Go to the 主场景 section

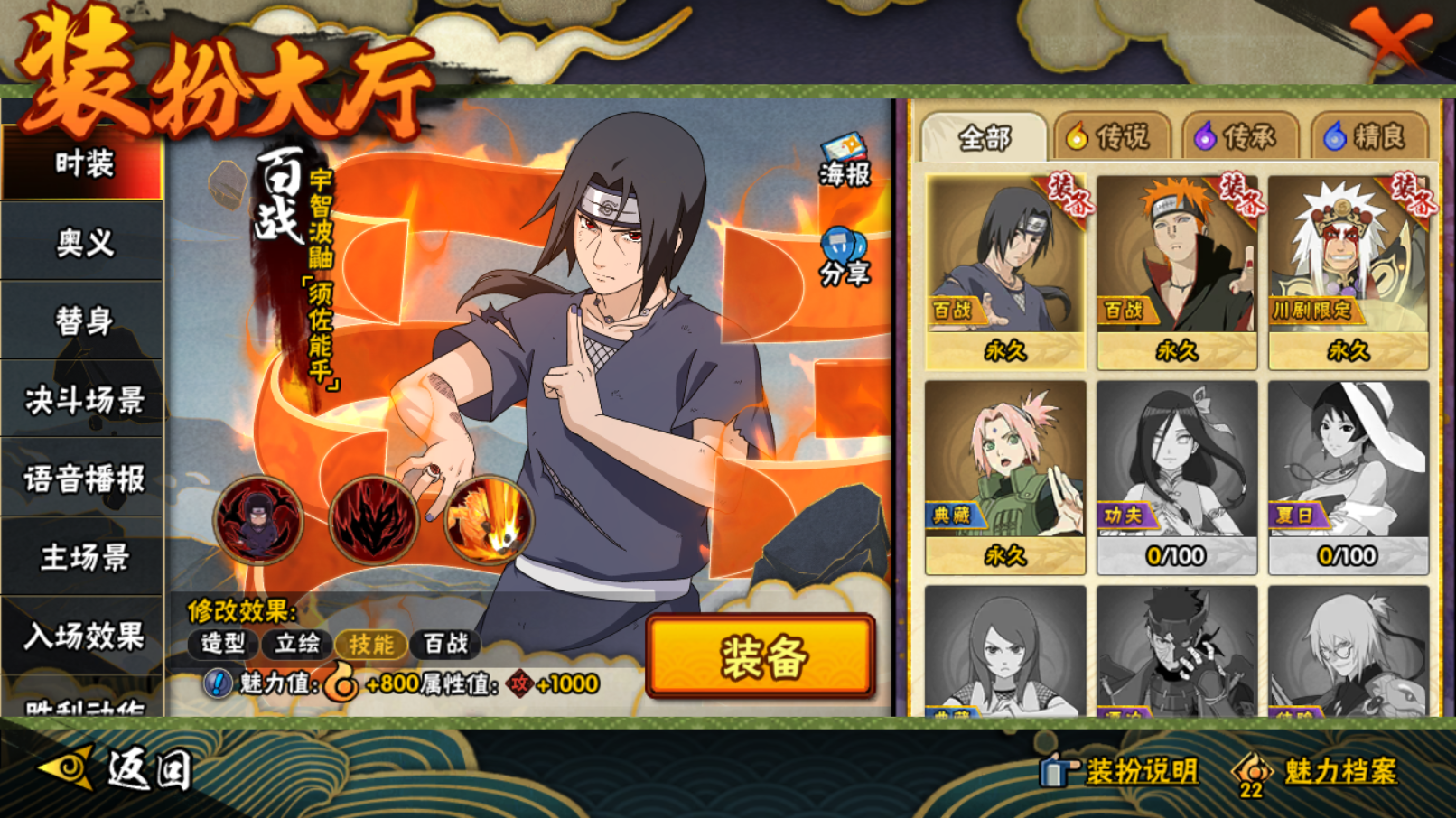click(83, 557)
